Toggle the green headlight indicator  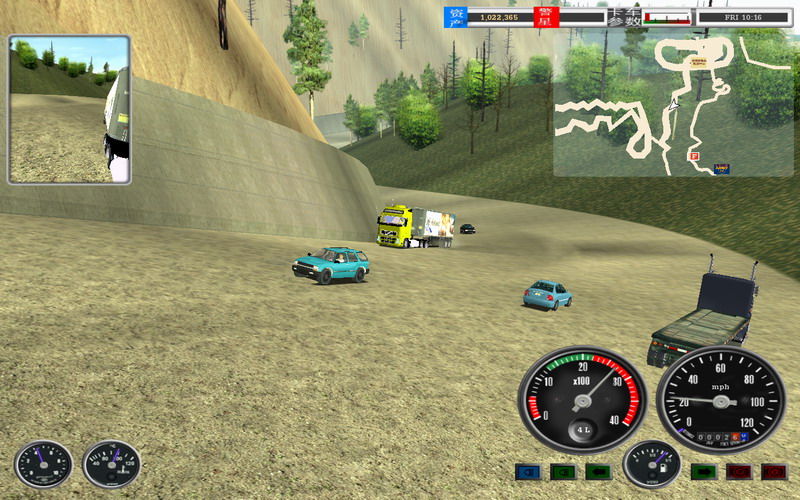(563, 472)
